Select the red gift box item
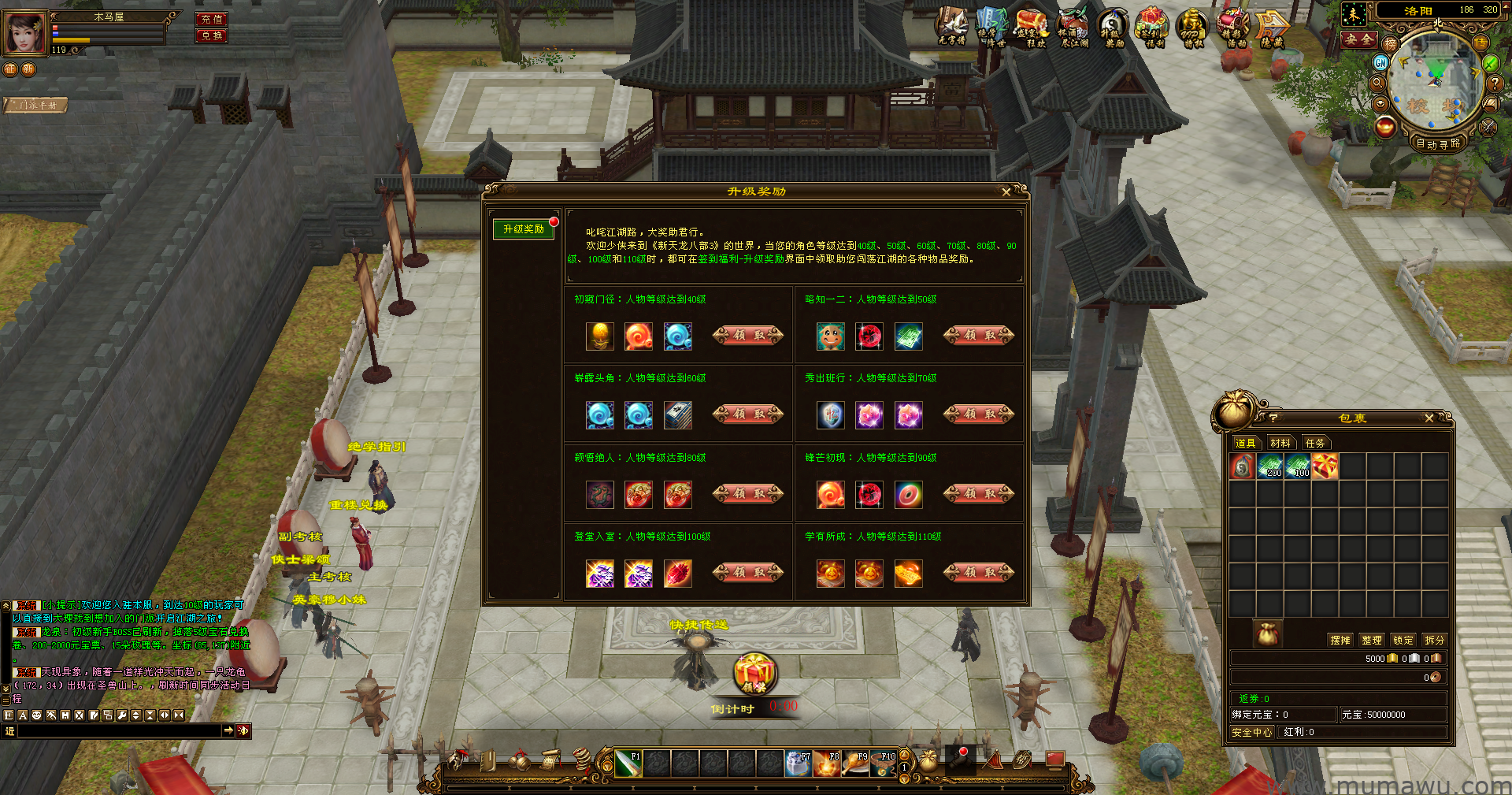Viewport: 1512px width, 795px height. pyautogui.click(x=1325, y=466)
